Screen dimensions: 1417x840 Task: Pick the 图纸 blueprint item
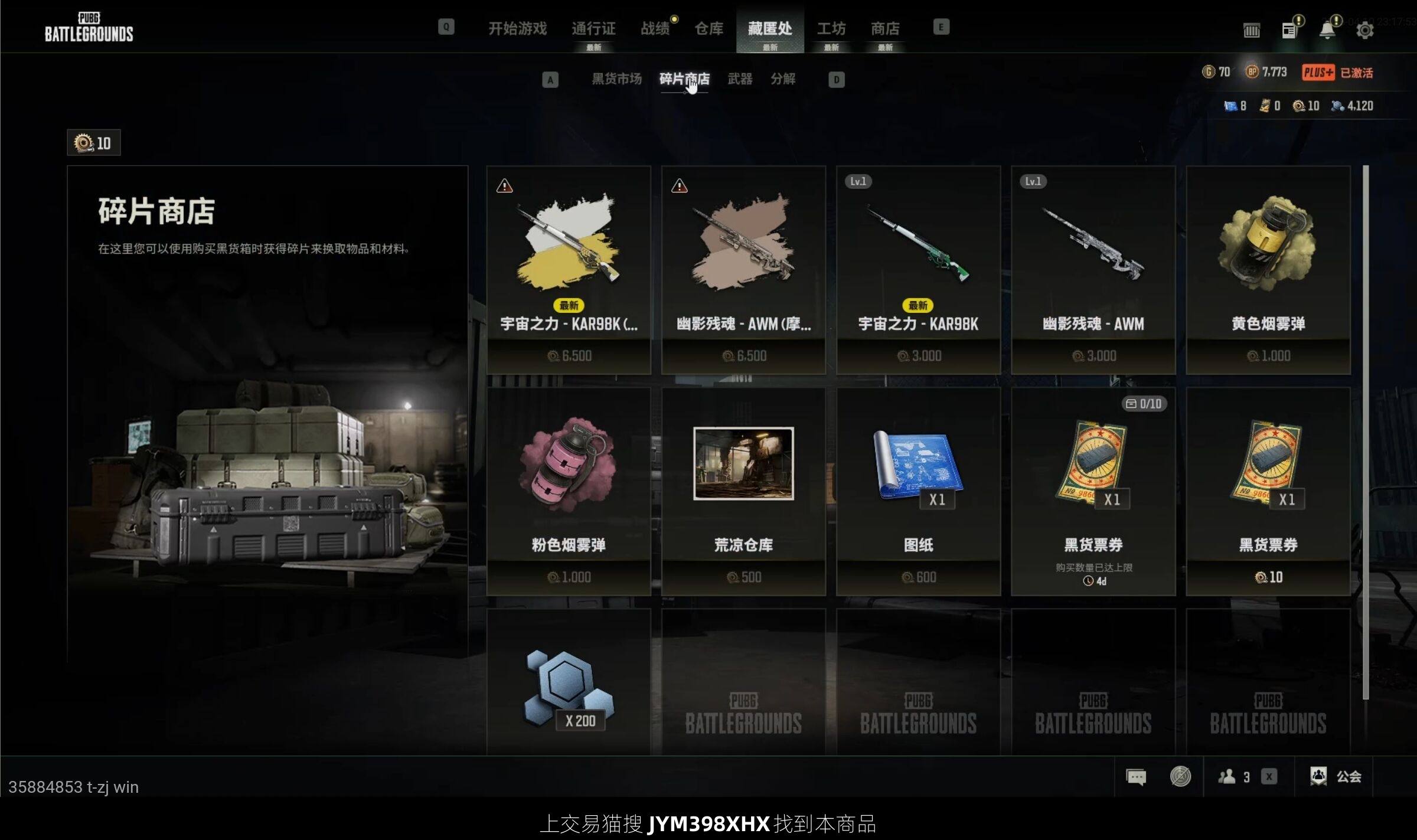tap(918, 491)
